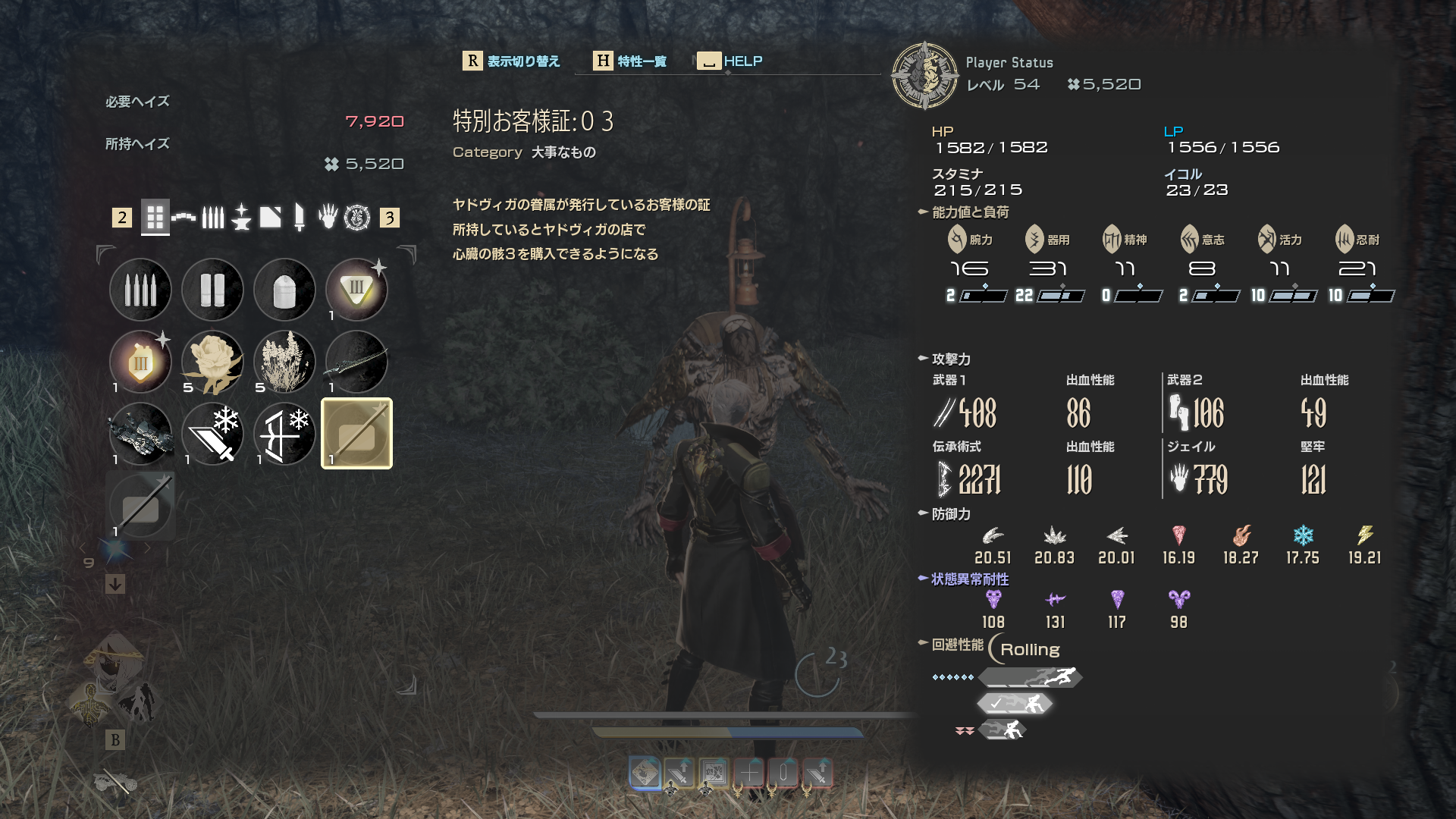The image size is (1456, 819).
Task: Select the rifle bullets item slot
Action: (x=140, y=290)
